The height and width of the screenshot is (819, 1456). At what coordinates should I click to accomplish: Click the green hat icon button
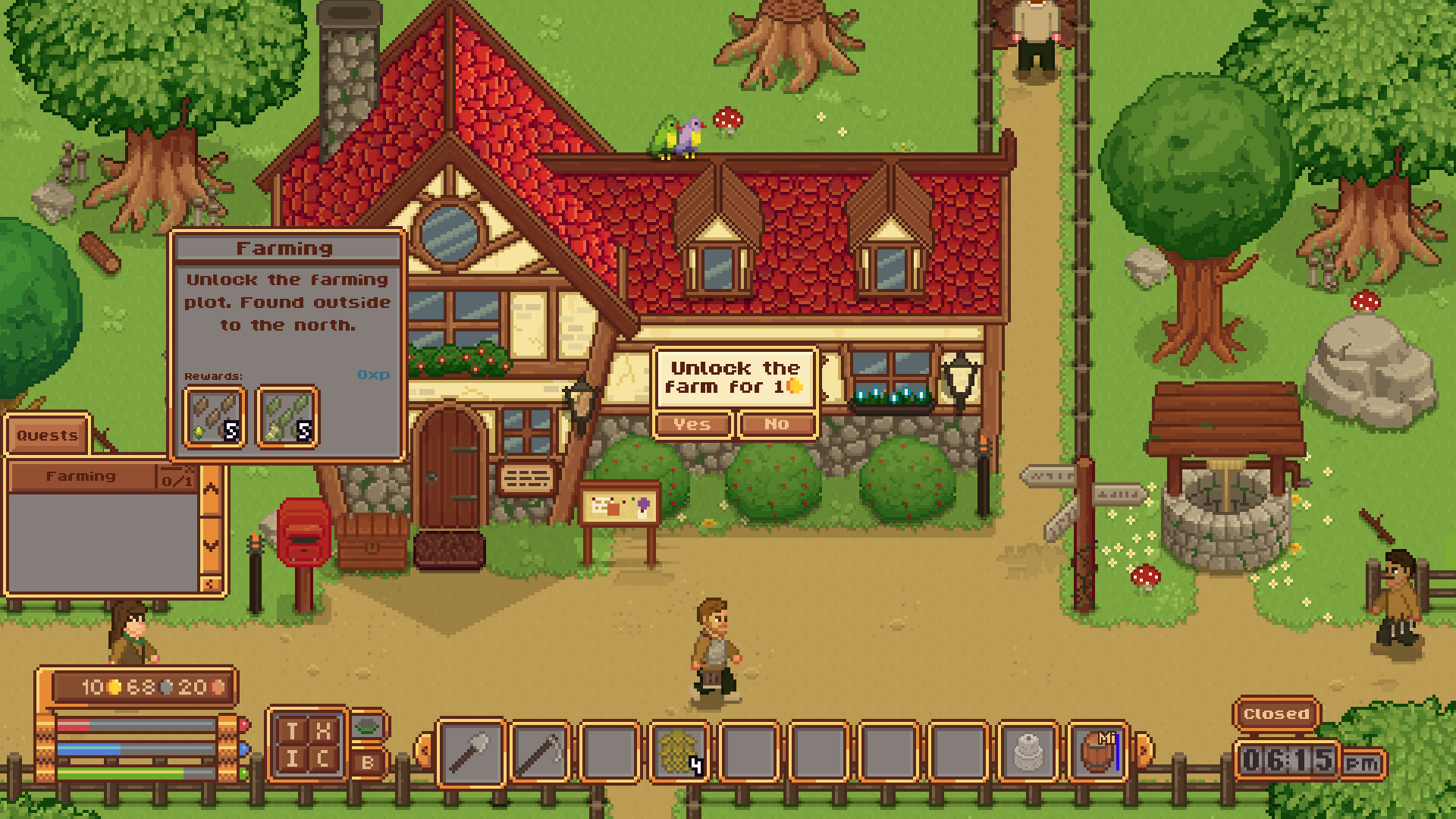coord(368,726)
